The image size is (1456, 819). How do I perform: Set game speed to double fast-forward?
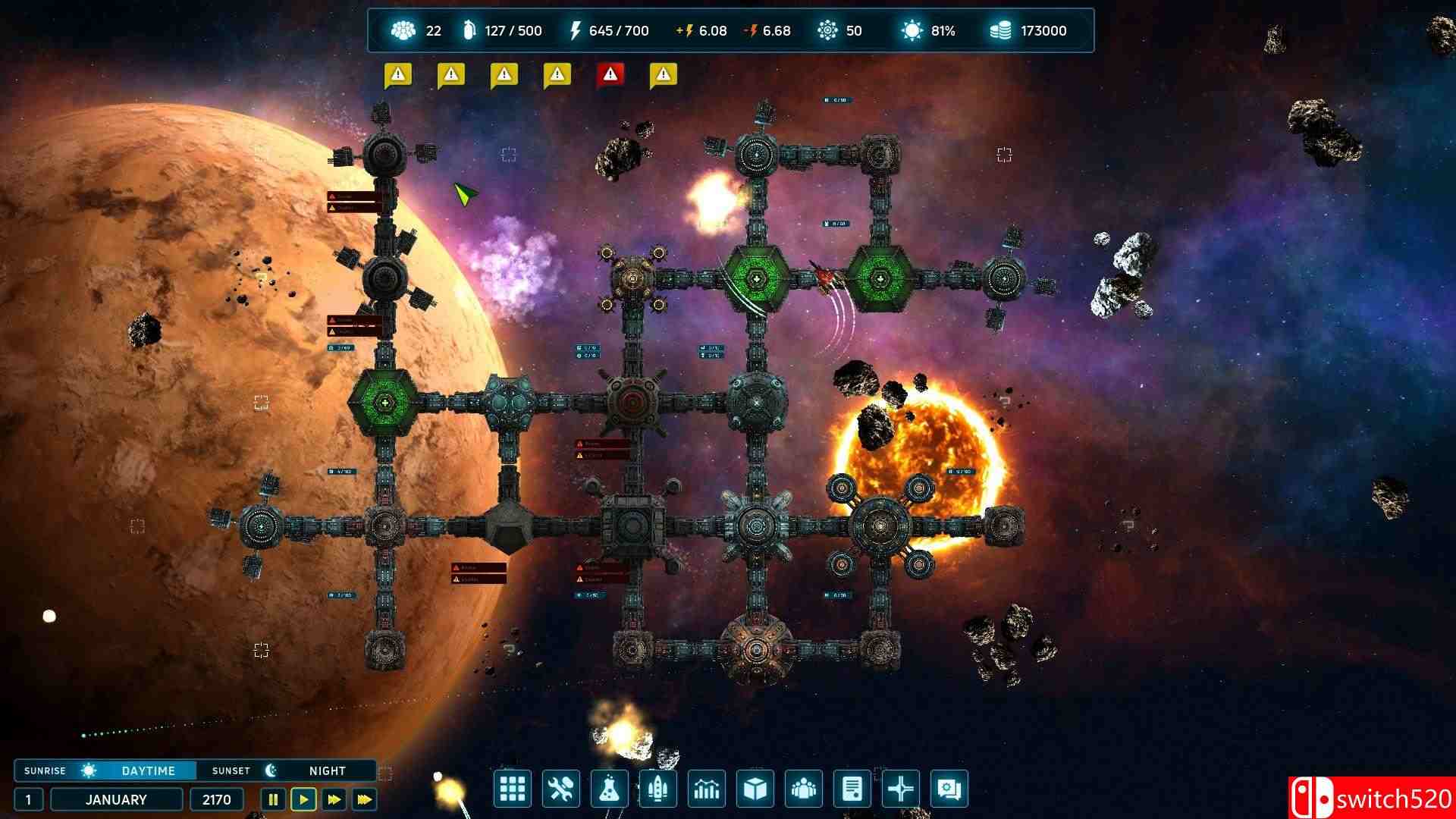[334, 799]
